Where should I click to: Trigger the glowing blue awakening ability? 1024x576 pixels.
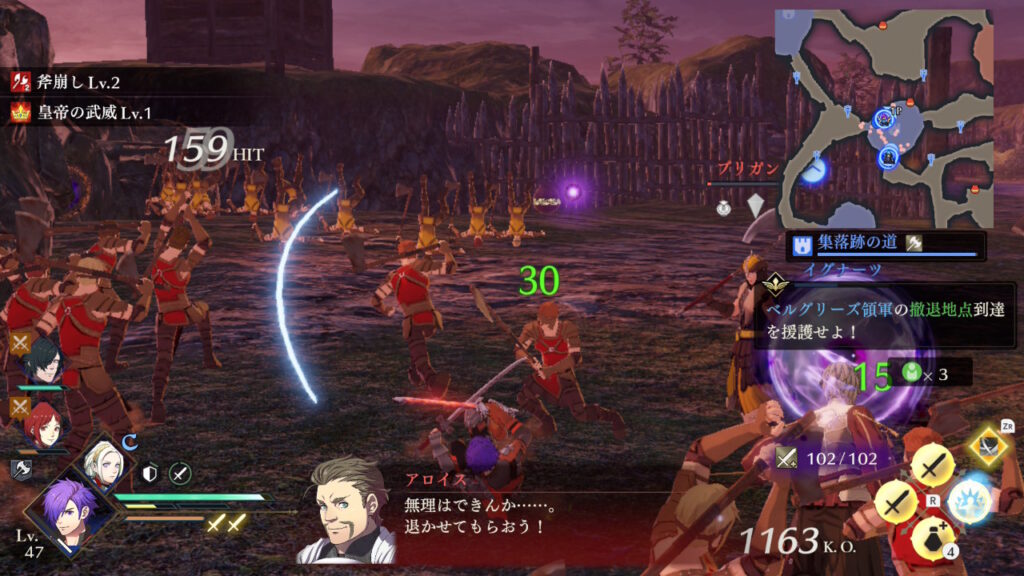[968, 499]
